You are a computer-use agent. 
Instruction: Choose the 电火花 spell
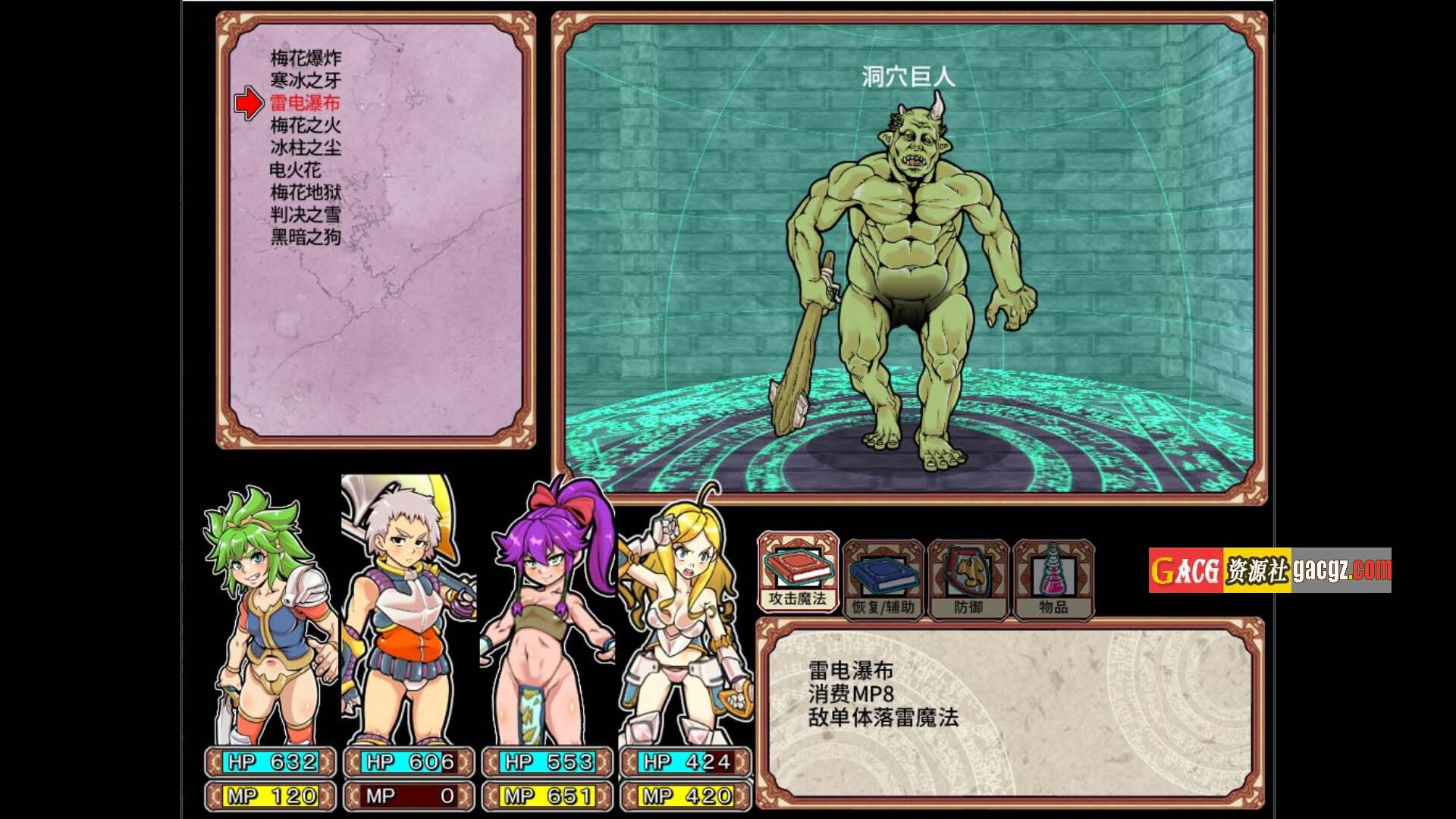(x=295, y=170)
